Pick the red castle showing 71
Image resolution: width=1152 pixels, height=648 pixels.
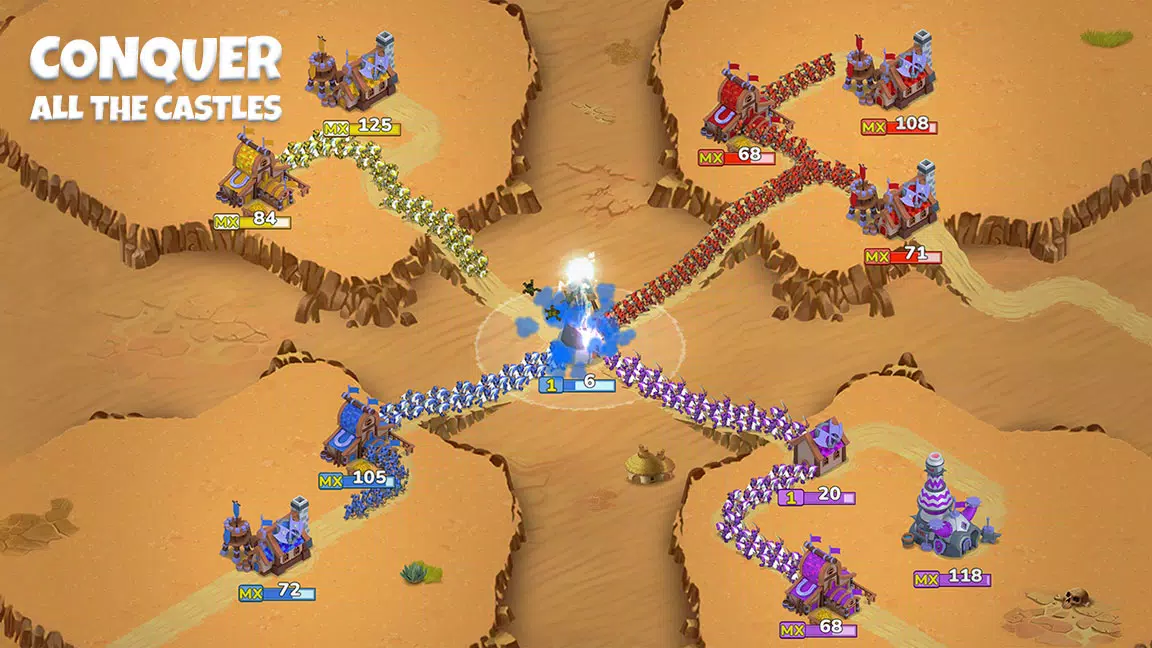coord(895,205)
